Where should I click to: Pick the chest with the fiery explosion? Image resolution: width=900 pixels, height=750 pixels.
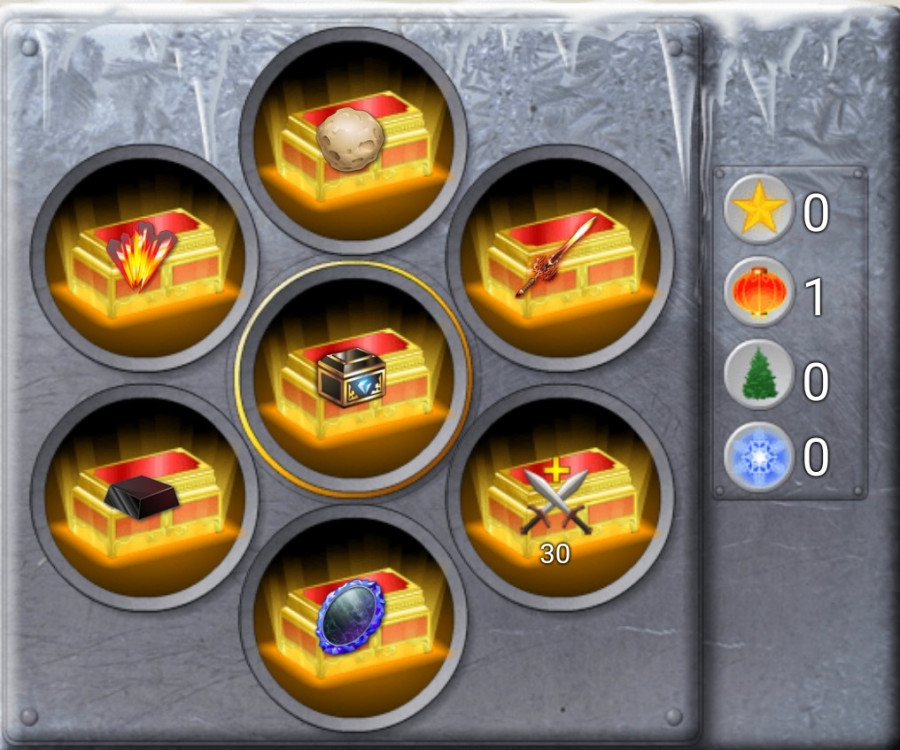click(x=145, y=258)
